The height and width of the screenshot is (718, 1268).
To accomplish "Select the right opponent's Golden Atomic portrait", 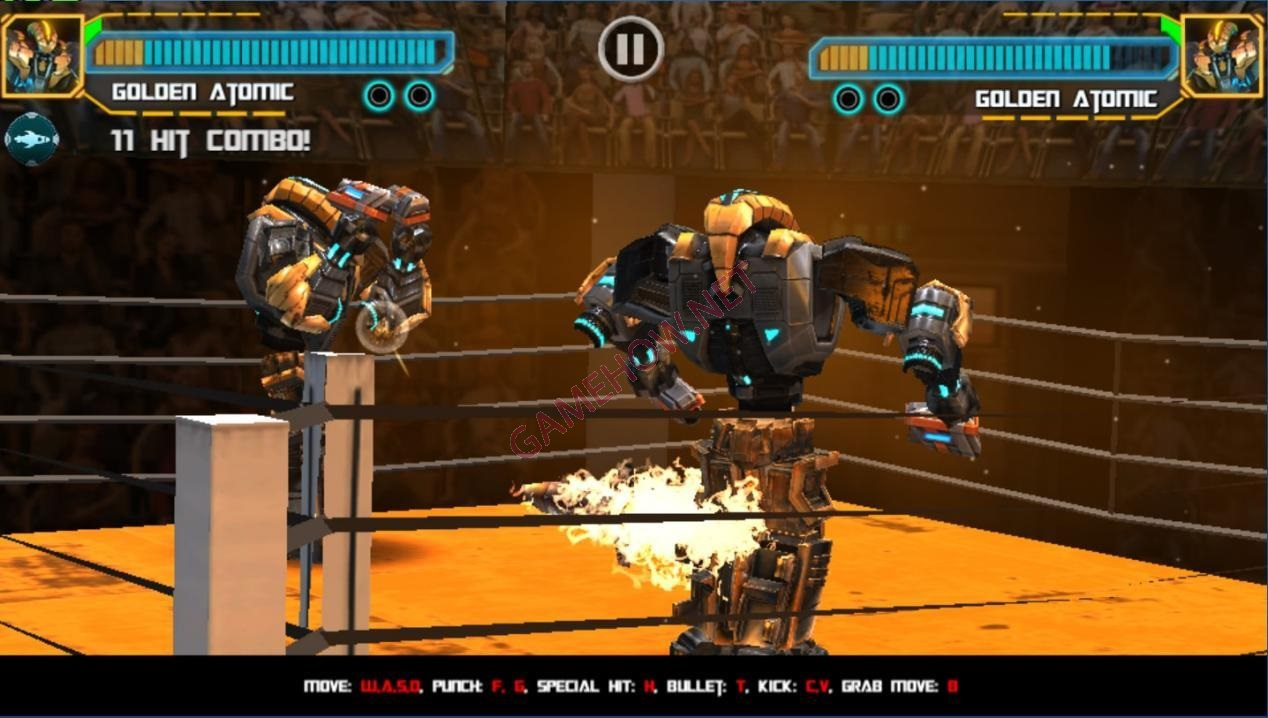I will (1221, 56).
